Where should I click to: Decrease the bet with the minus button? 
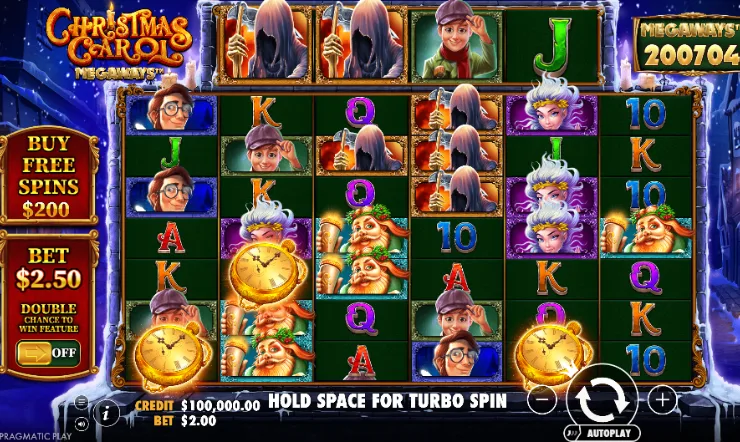tap(541, 399)
